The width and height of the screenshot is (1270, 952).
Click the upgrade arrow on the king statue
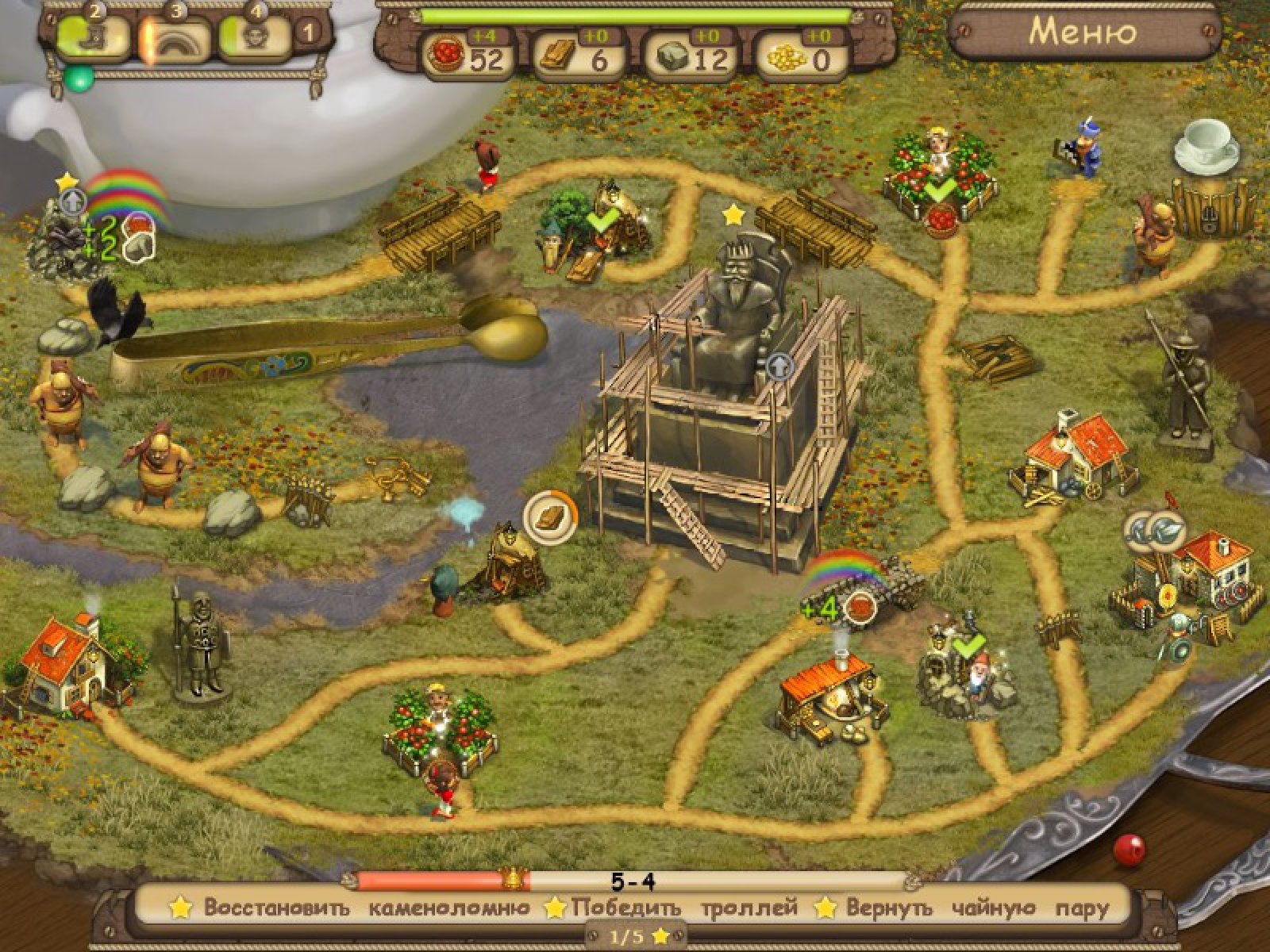(x=780, y=367)
